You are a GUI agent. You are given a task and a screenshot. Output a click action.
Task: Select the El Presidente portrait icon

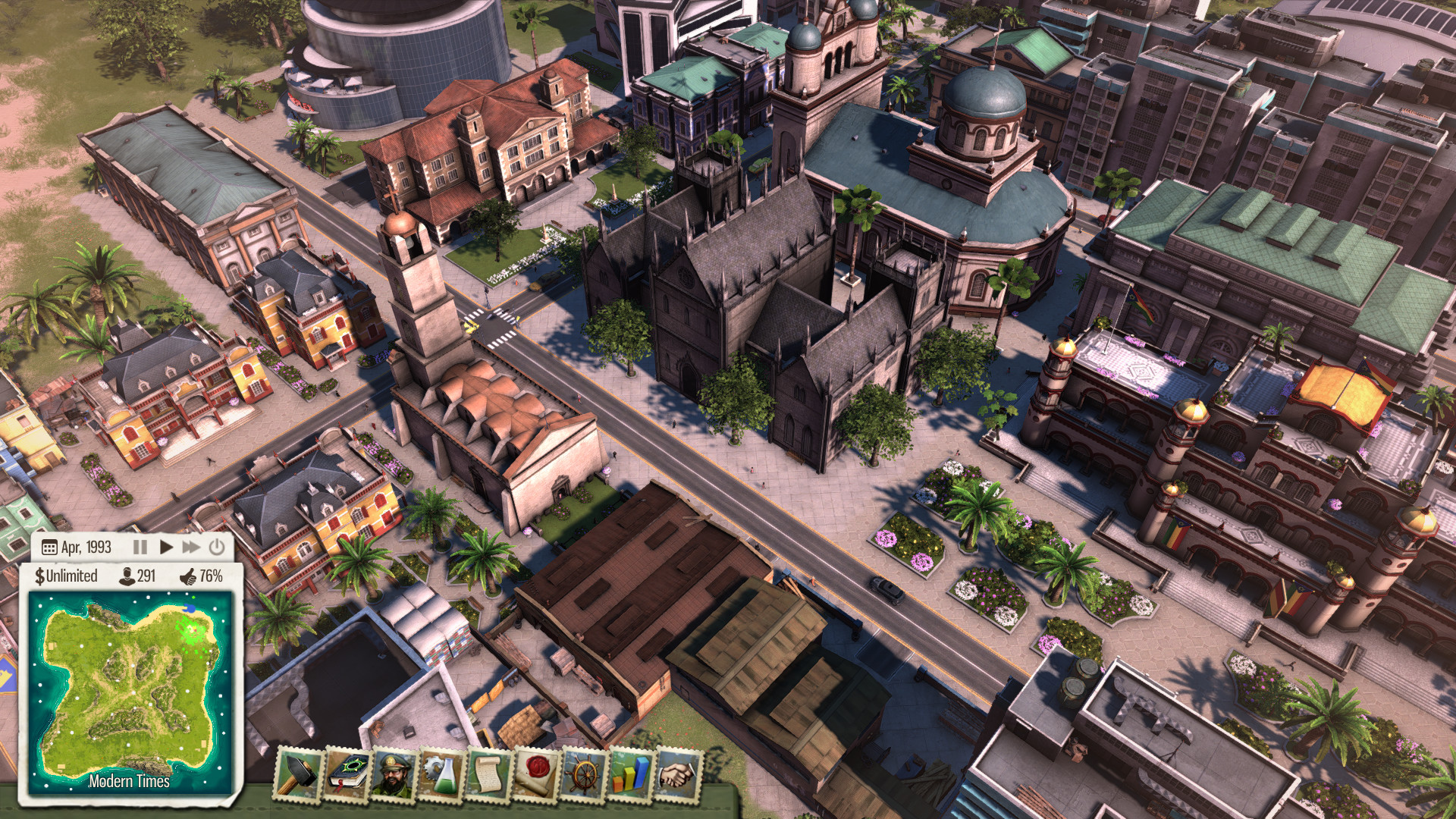[x=394, y=773]
